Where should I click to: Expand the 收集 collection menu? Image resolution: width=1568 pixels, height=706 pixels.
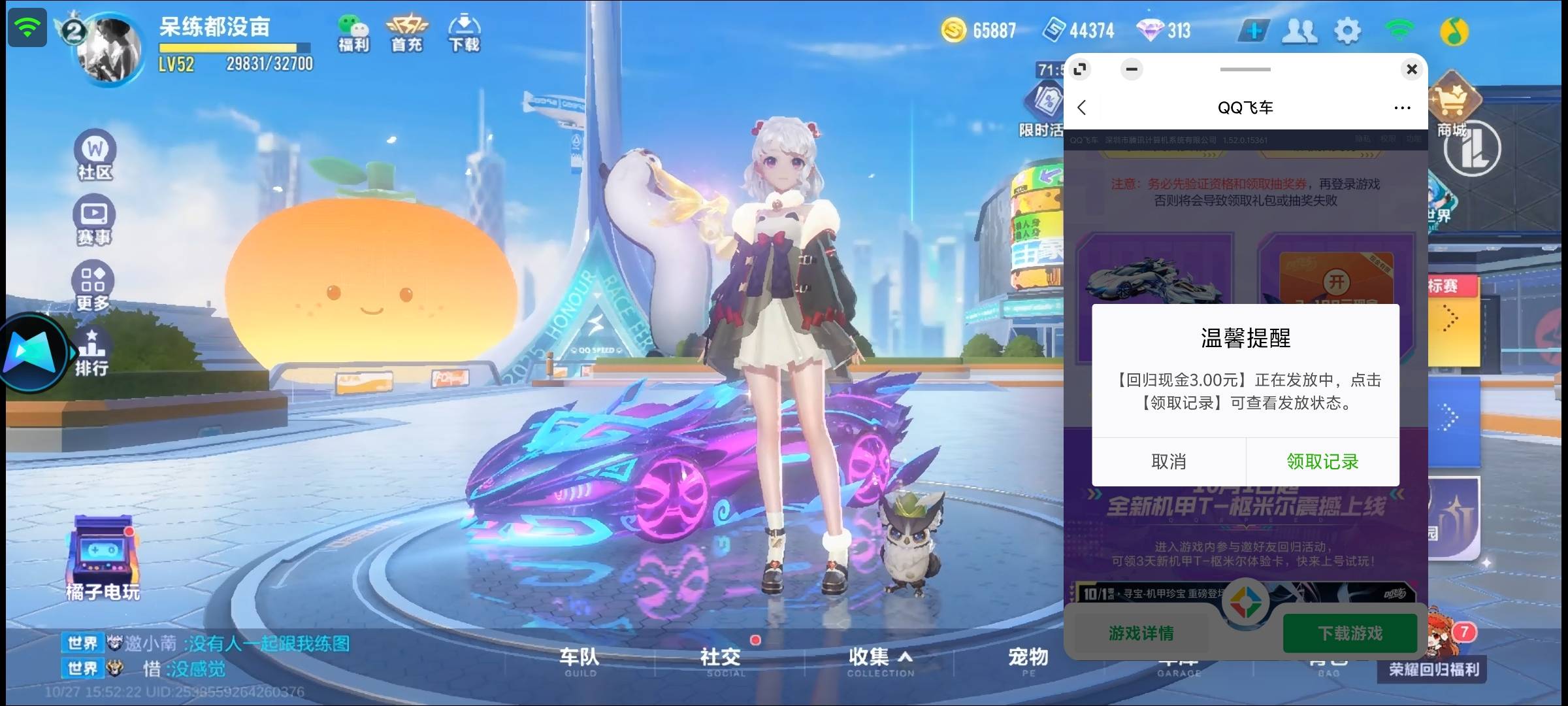pos(879,660)
